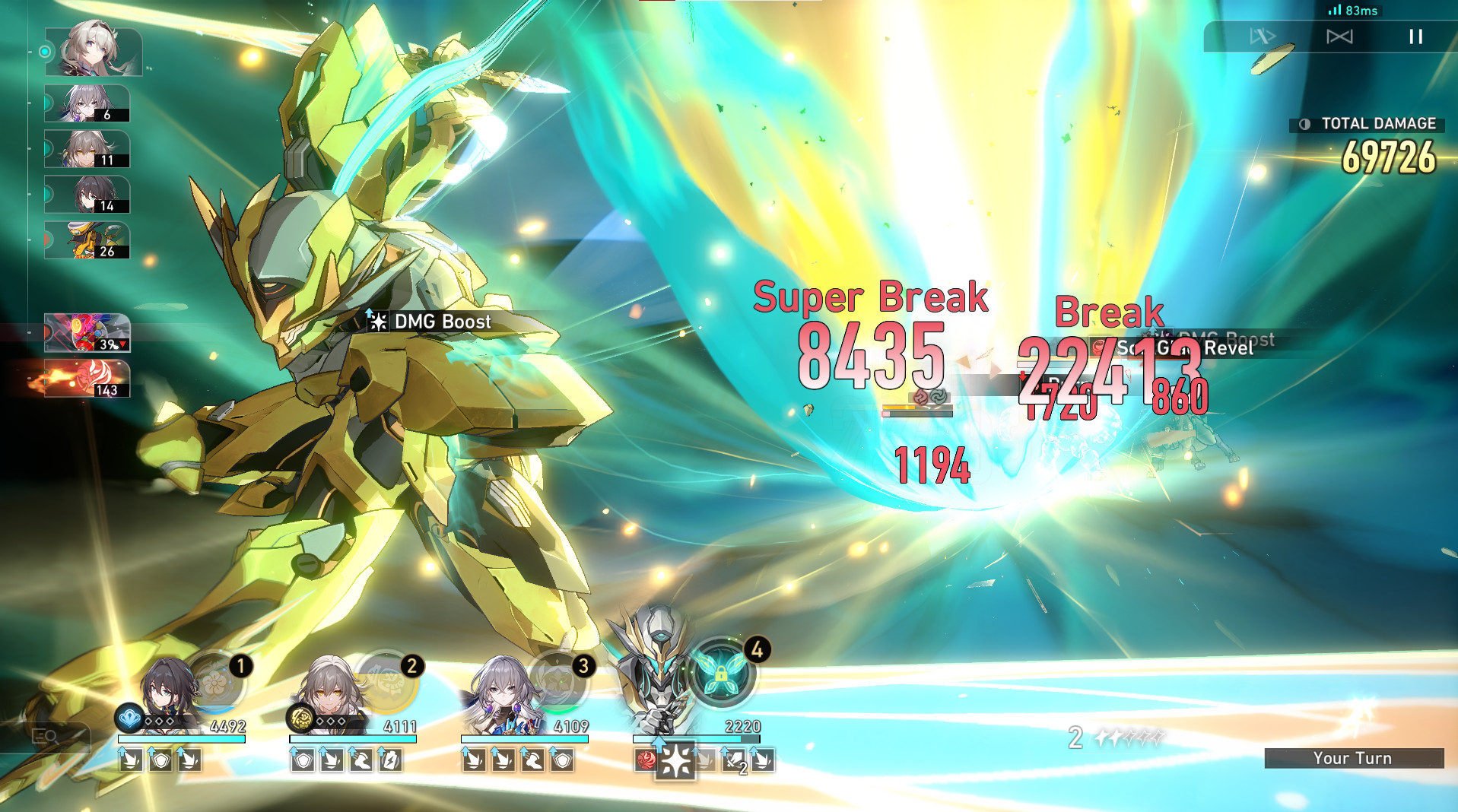Pause the battle
The height and width of the screenshot is (812, 1458).
tap(1415, 36)
